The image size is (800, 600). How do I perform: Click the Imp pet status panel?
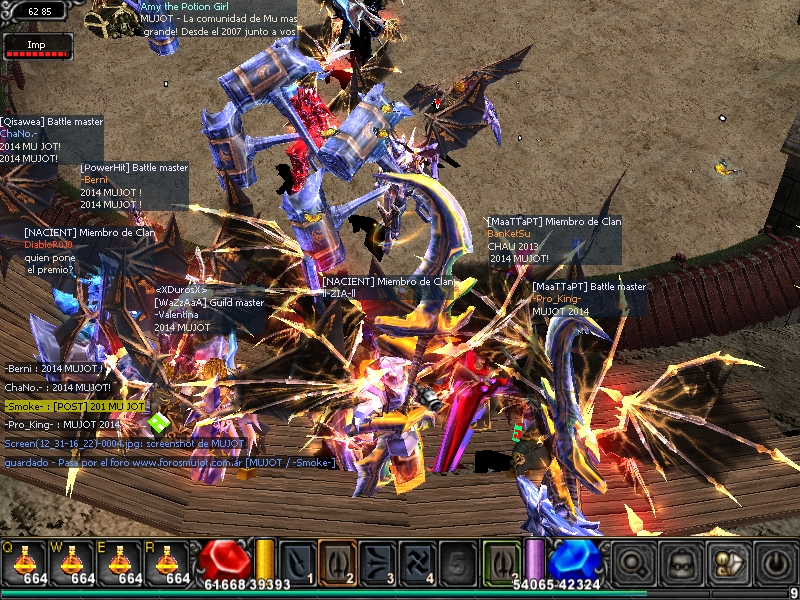38,46
